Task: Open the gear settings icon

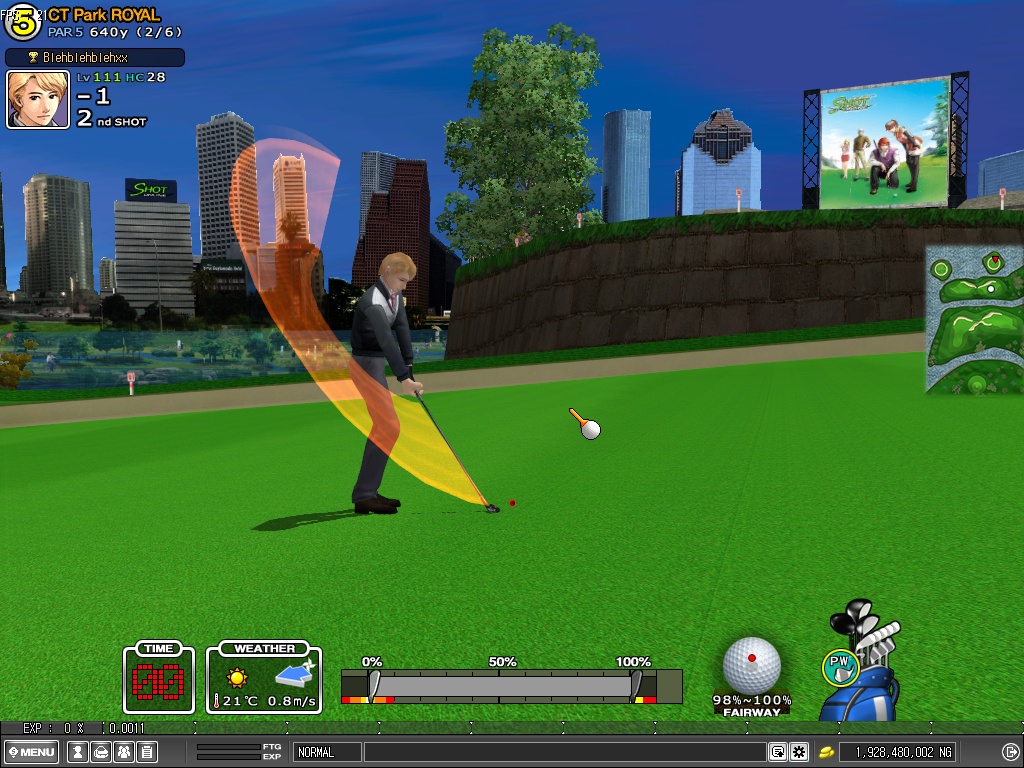Action: pyautogui.click(x=798, y=752)
